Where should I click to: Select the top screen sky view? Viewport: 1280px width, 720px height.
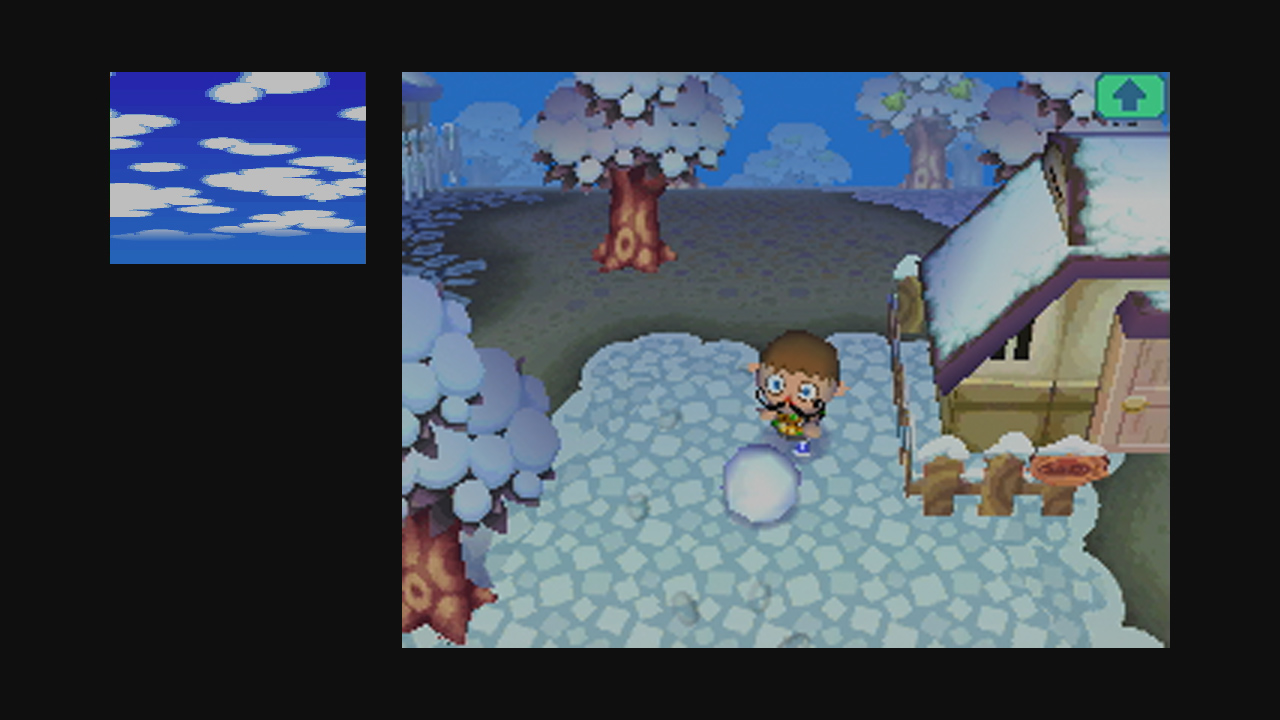coord(237,165)
